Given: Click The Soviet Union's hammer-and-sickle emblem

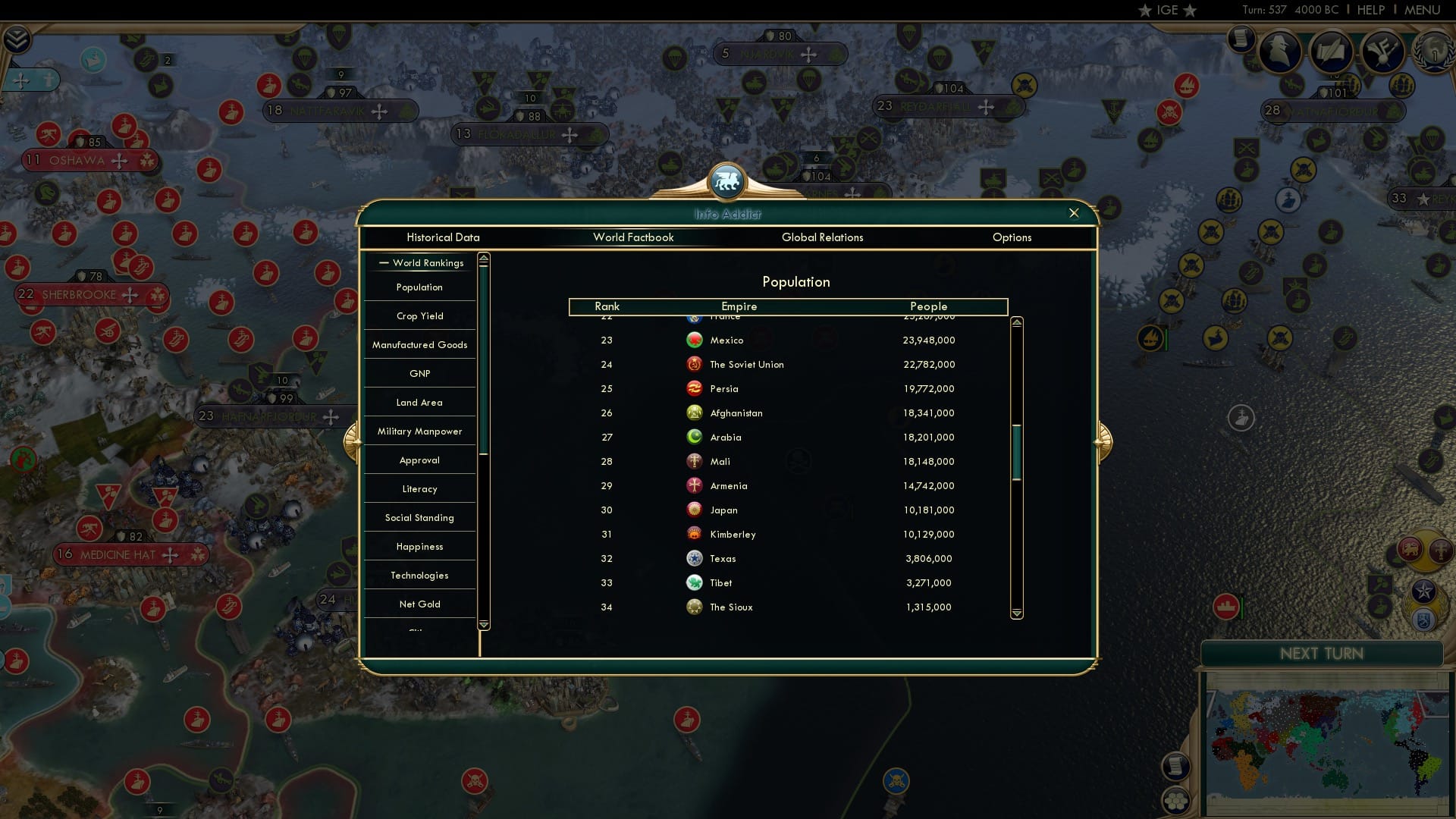Looking at the screenshot, I should click(x=694, y=364).
